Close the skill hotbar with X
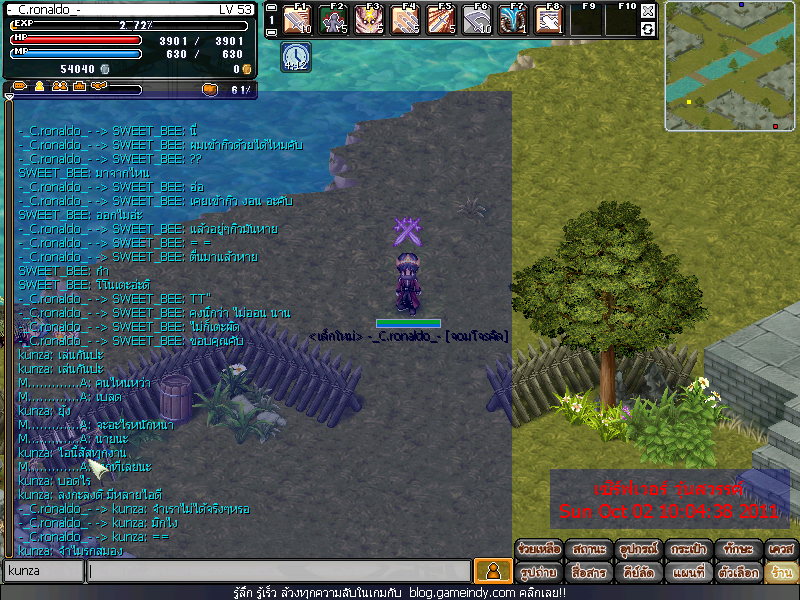This screenshot has width=800, height=600. tap(648, 11)
